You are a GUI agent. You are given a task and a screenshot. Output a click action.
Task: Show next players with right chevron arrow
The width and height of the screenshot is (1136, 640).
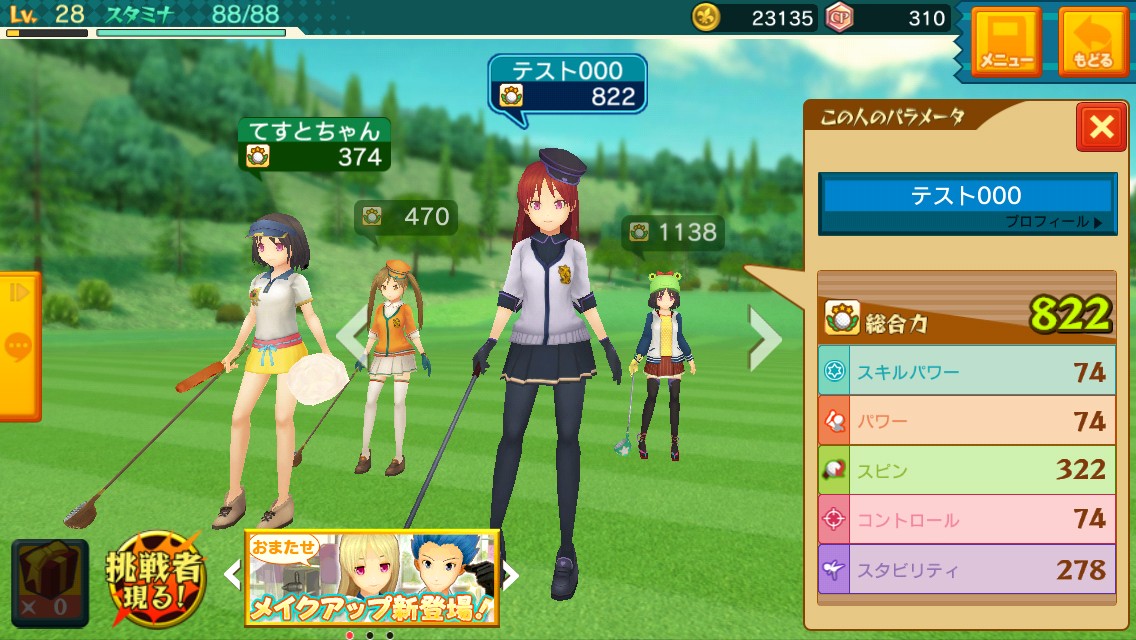point(764,338)
